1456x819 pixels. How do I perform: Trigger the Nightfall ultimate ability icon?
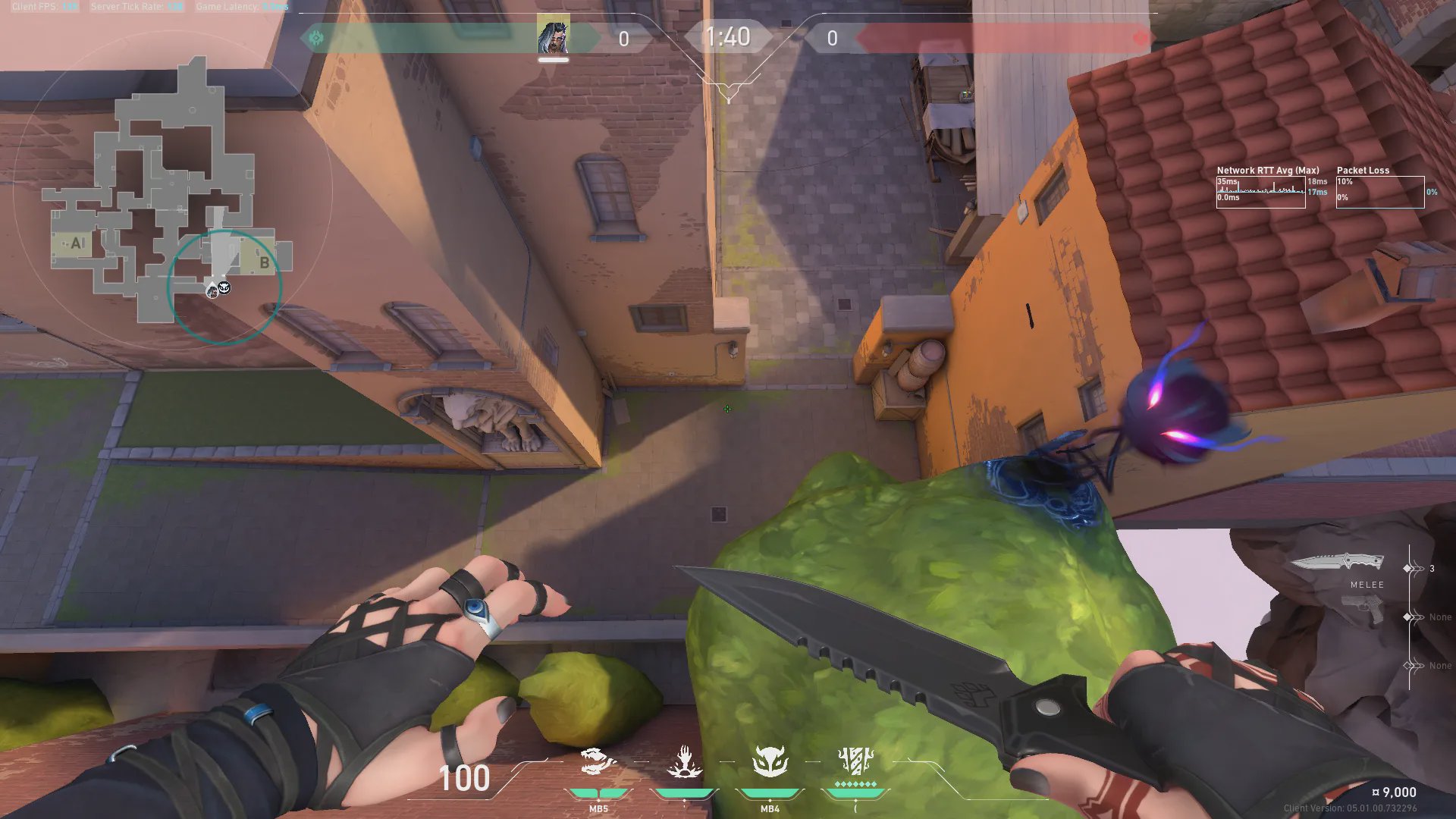[855, 761]
